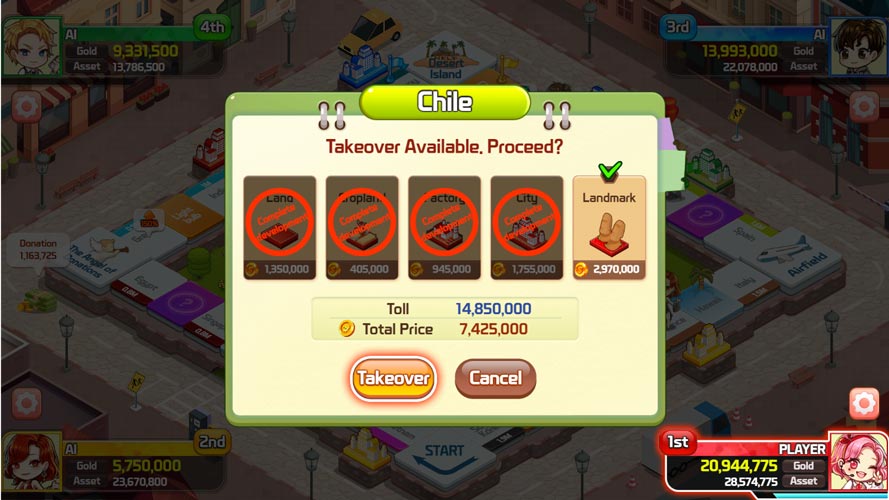The image size is (889, 500).
Task: Cancel the takeover dialog
Action: 495,379
